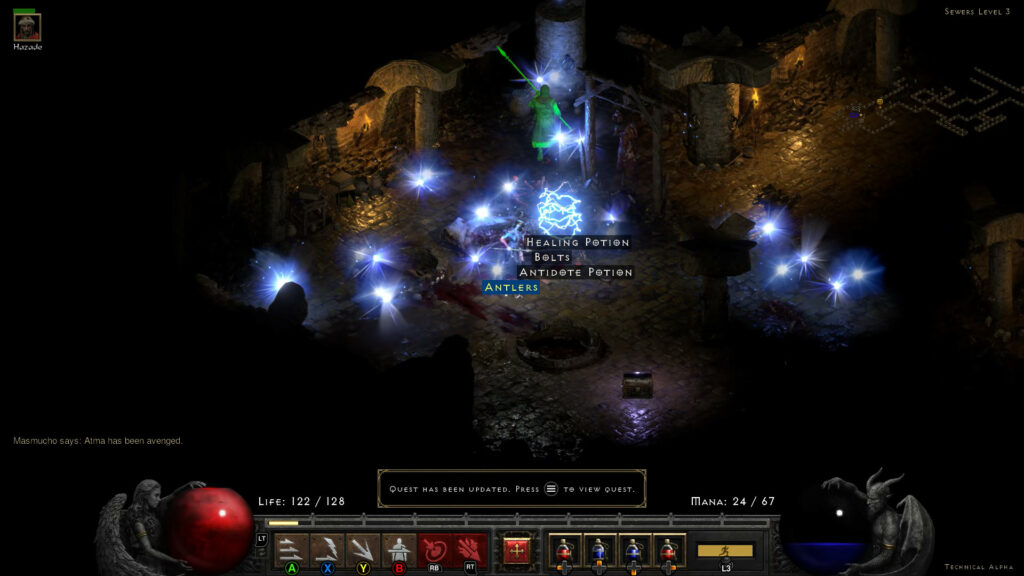Activate the standing figure skill on B
Image resolution: width=1024 pixels, height=576 pixels.
[x=399, y=549]
